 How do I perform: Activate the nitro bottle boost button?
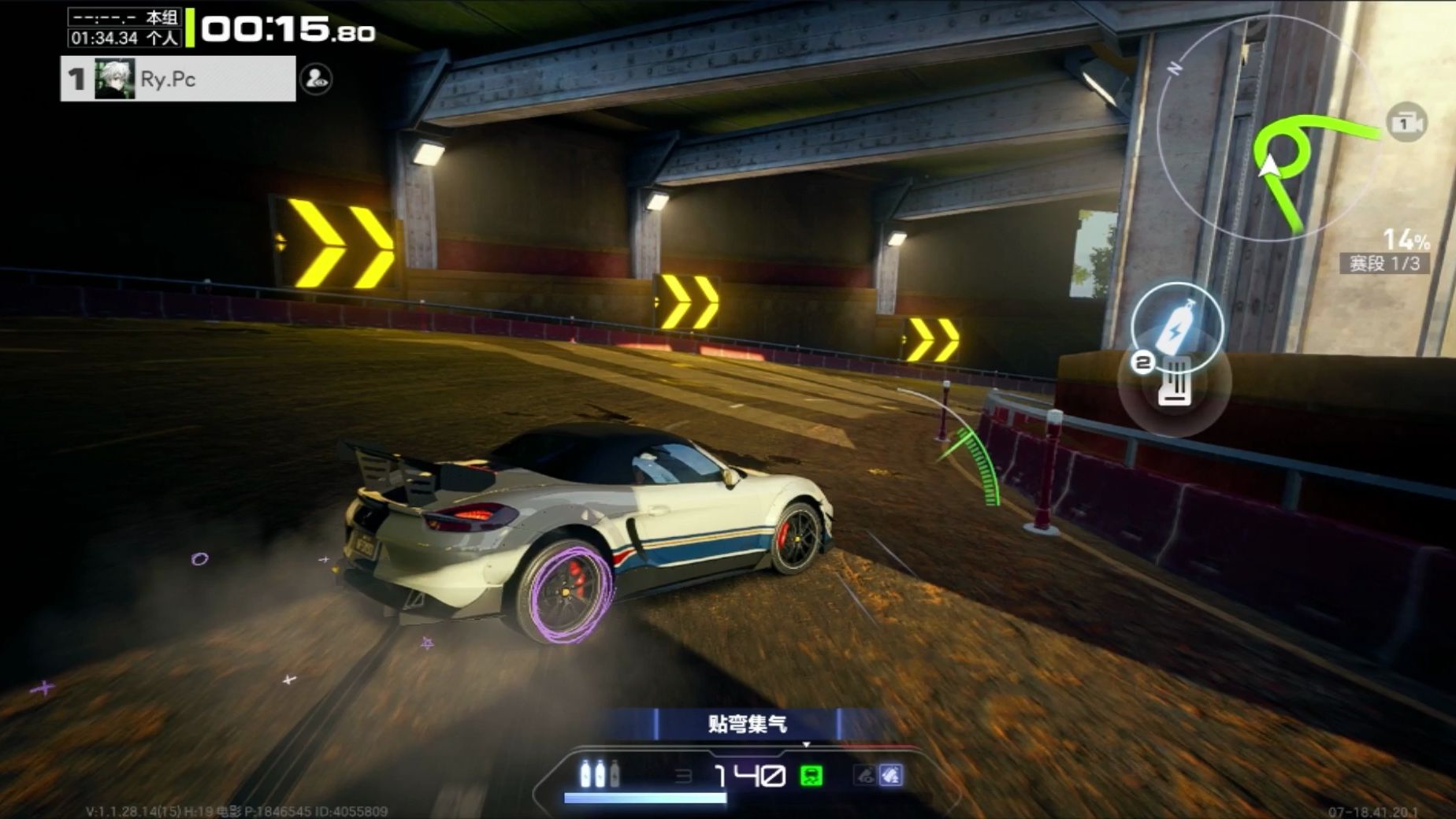pos(1176,324)
